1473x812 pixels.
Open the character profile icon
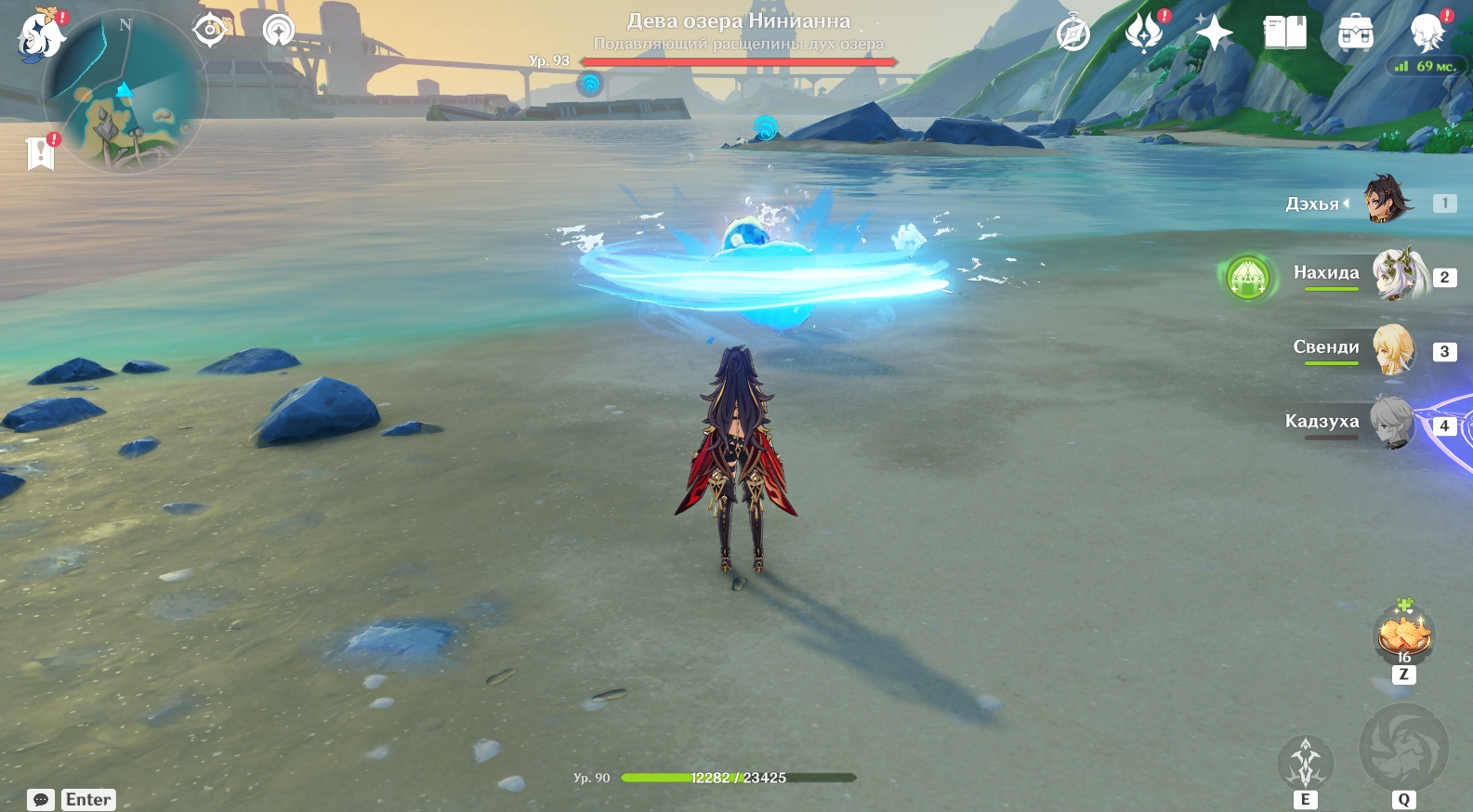1426,33
